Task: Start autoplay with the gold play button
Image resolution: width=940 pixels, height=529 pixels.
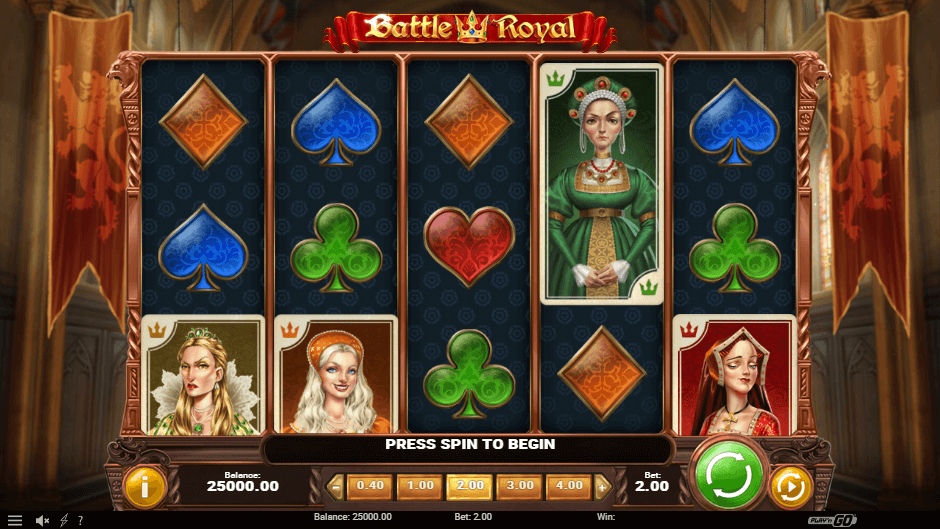Action: tap(790, 487)
